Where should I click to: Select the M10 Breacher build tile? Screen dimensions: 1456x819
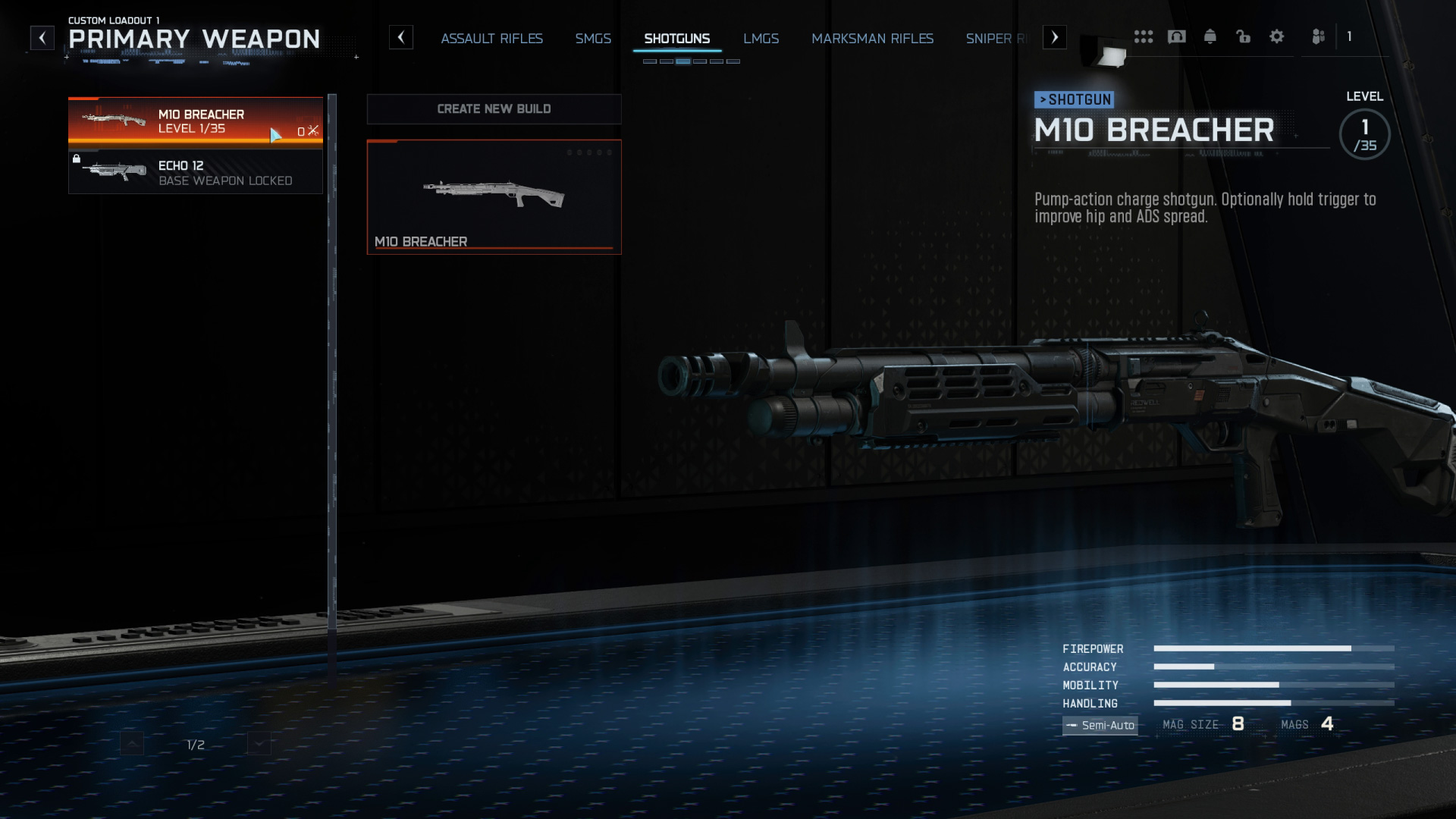(x=494, y=196)
